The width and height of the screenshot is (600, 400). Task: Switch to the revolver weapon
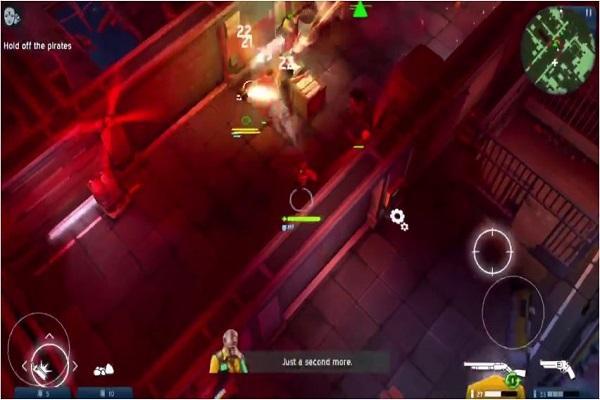pos(558,370)
